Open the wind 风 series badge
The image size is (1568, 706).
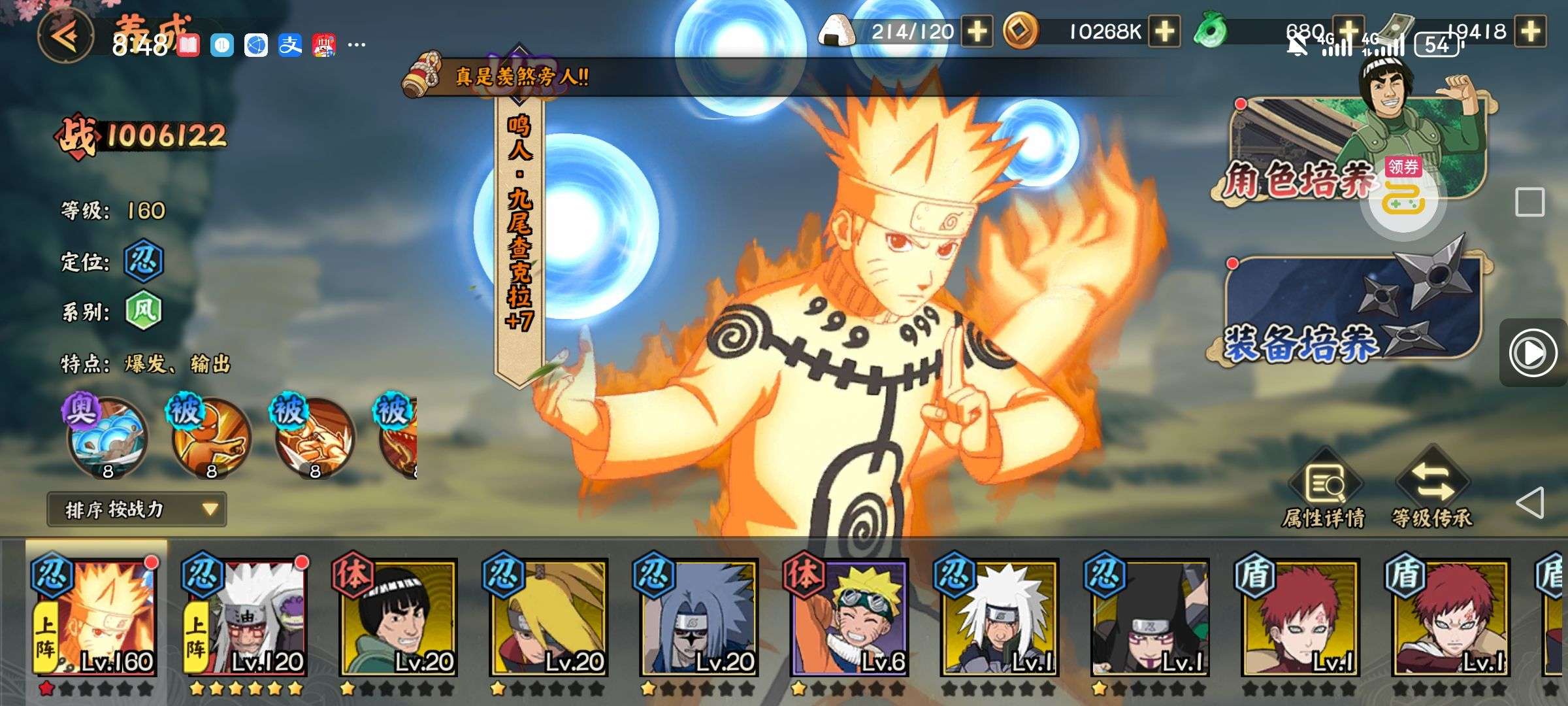pyautogui.click(x=143, y=311)
